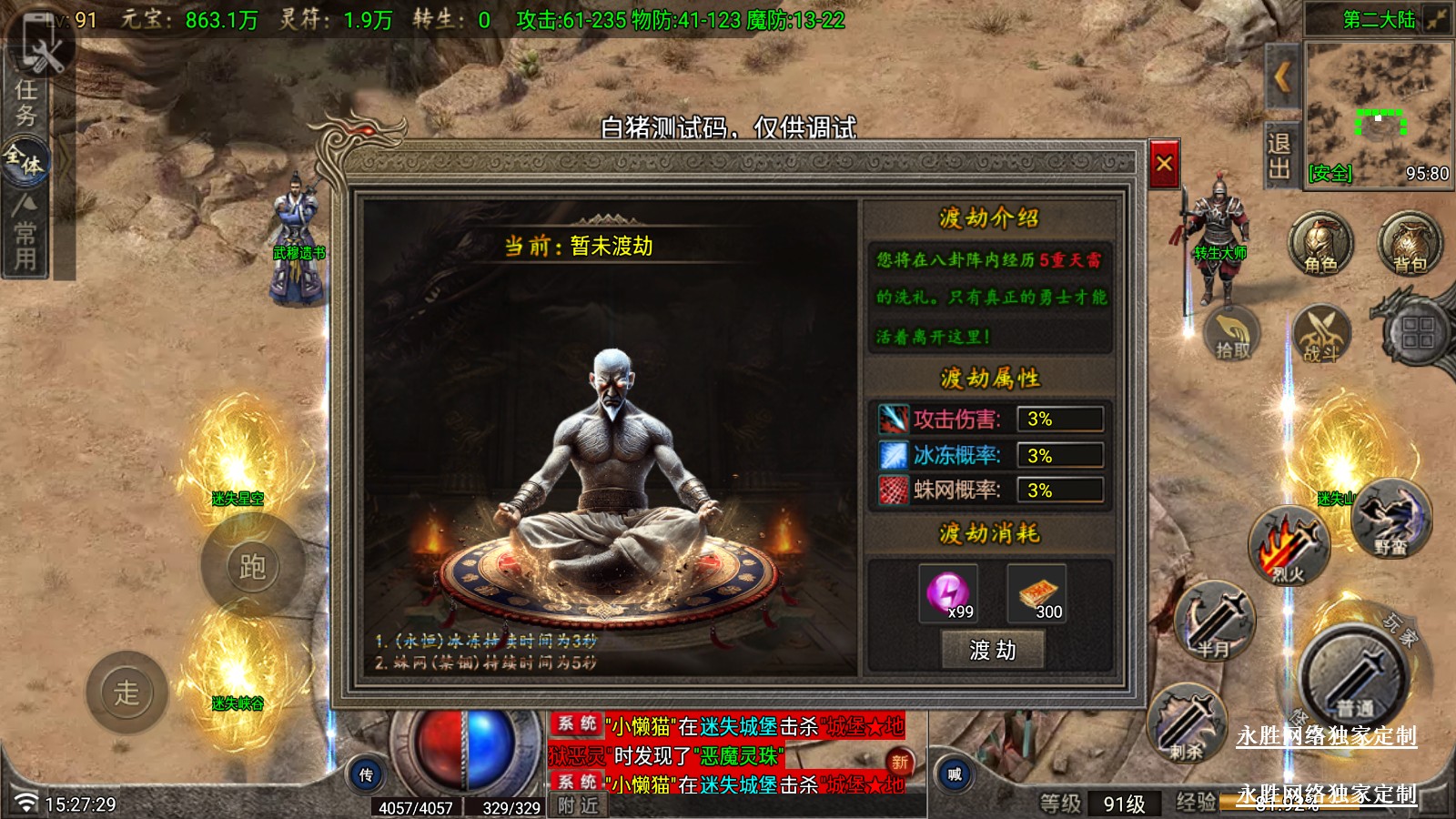1456x819 pixels.
Task: Click the 渡劫 confirm button
Action: coord(992,650)
